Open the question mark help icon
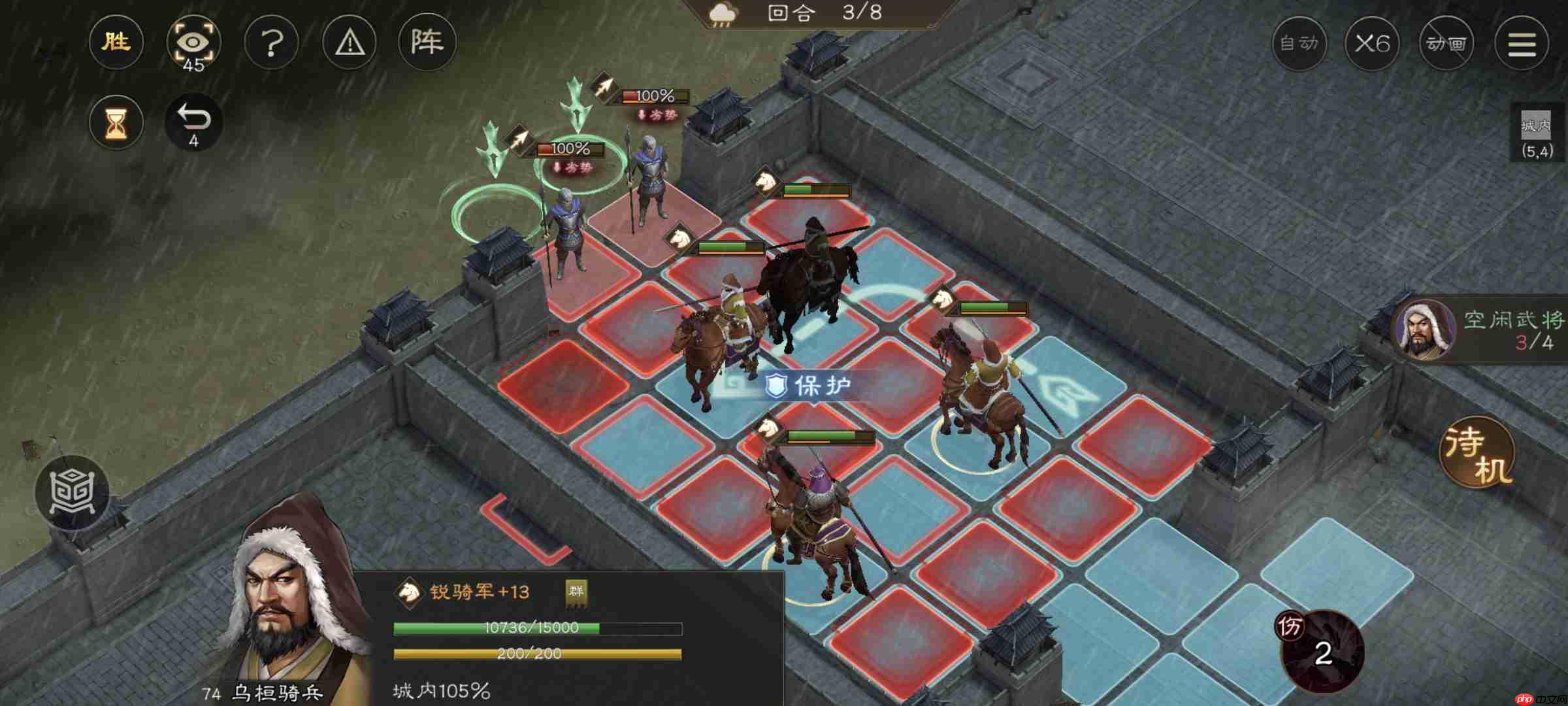The height and width of the screenshot is (706, 1568). coord(272,42)
